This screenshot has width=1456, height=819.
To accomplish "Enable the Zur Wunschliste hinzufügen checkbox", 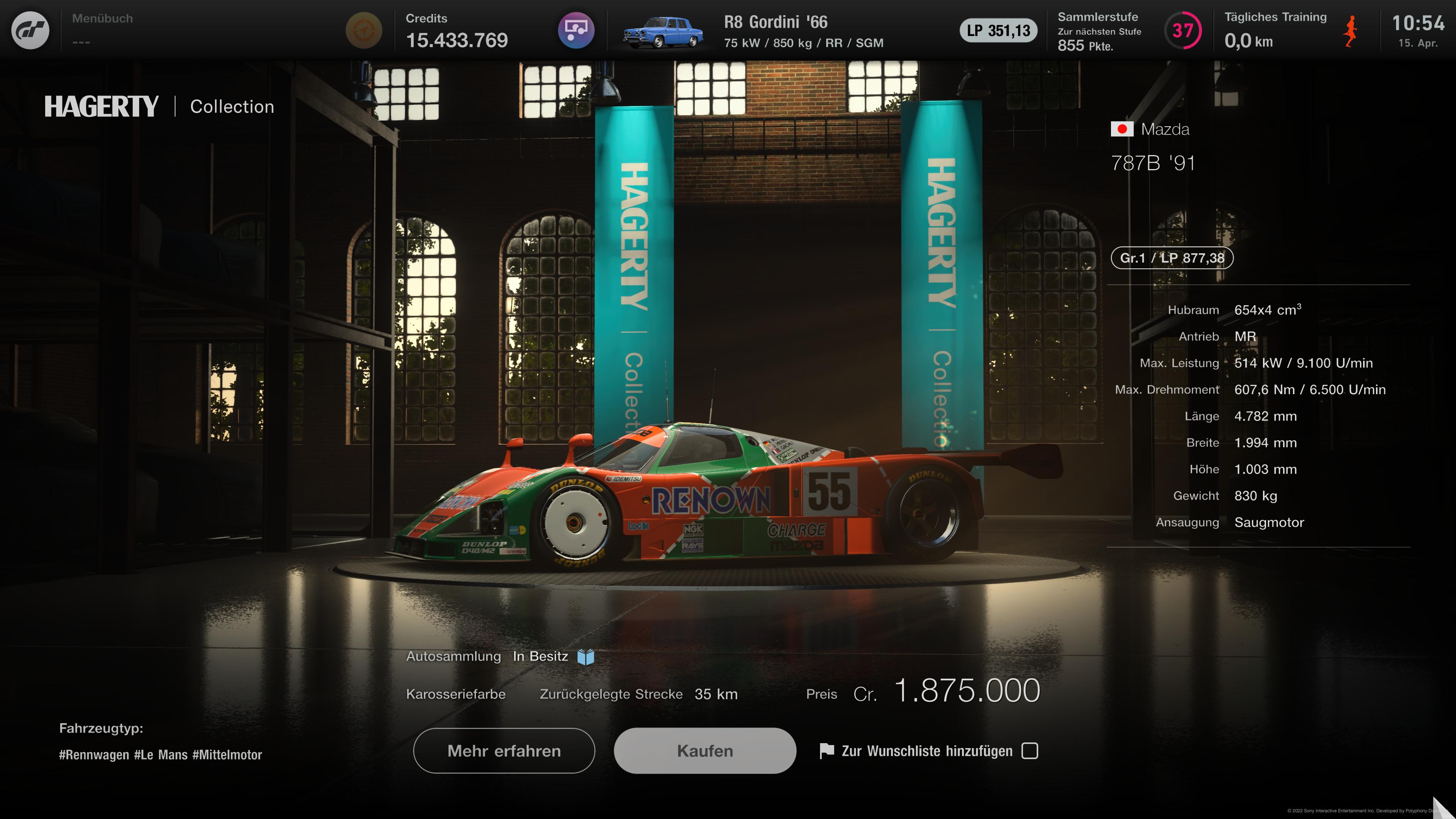I will click(x=1031, y=751).
